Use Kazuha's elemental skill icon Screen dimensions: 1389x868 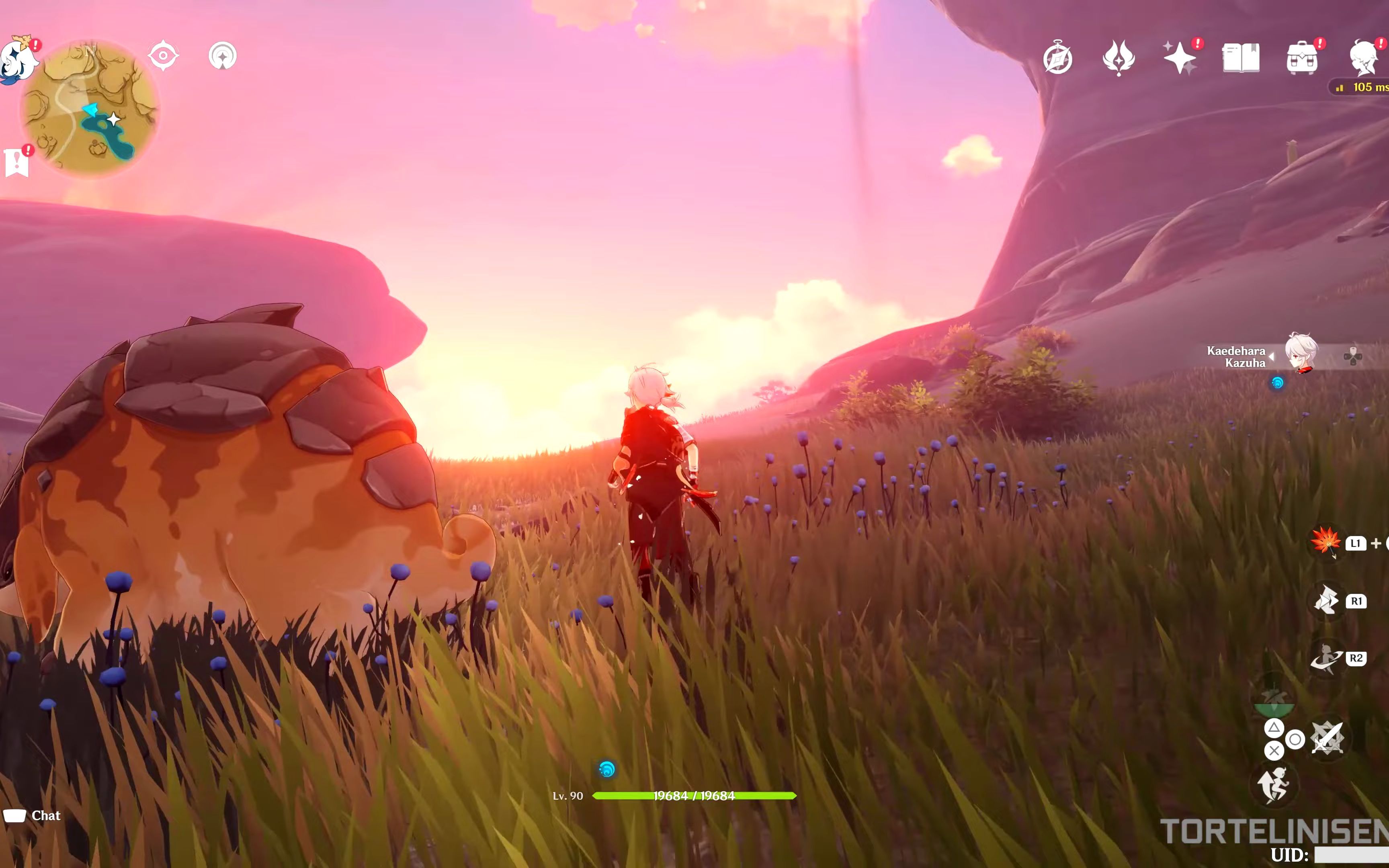pos(1326,600)
